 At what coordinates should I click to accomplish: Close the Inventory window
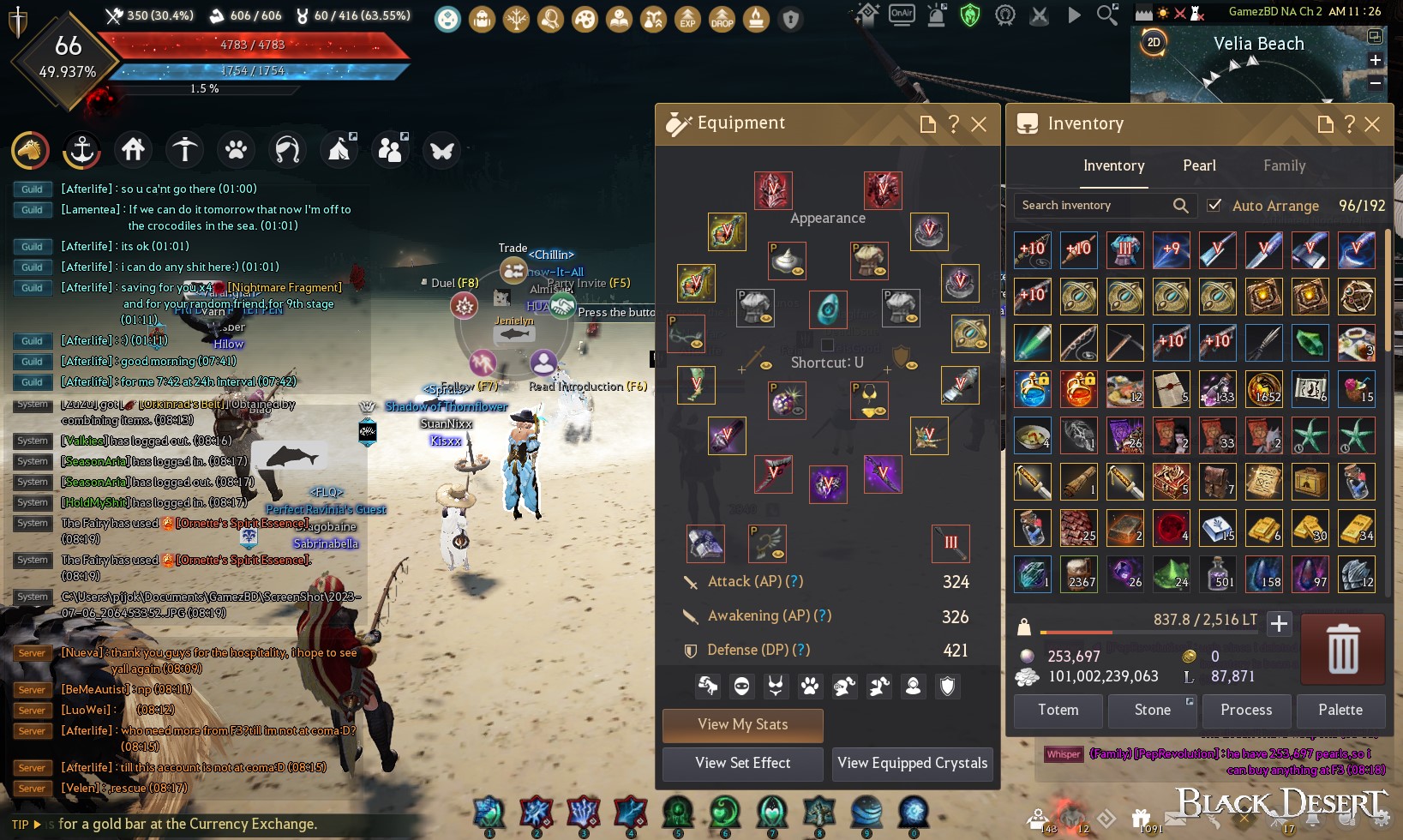coord(1372,124)
